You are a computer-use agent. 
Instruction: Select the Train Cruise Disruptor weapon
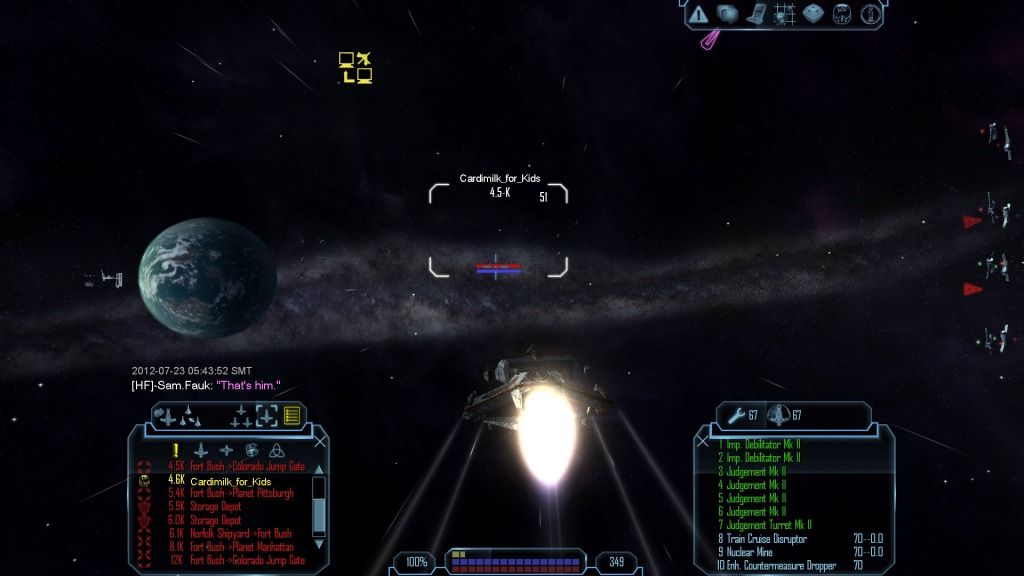766,539
